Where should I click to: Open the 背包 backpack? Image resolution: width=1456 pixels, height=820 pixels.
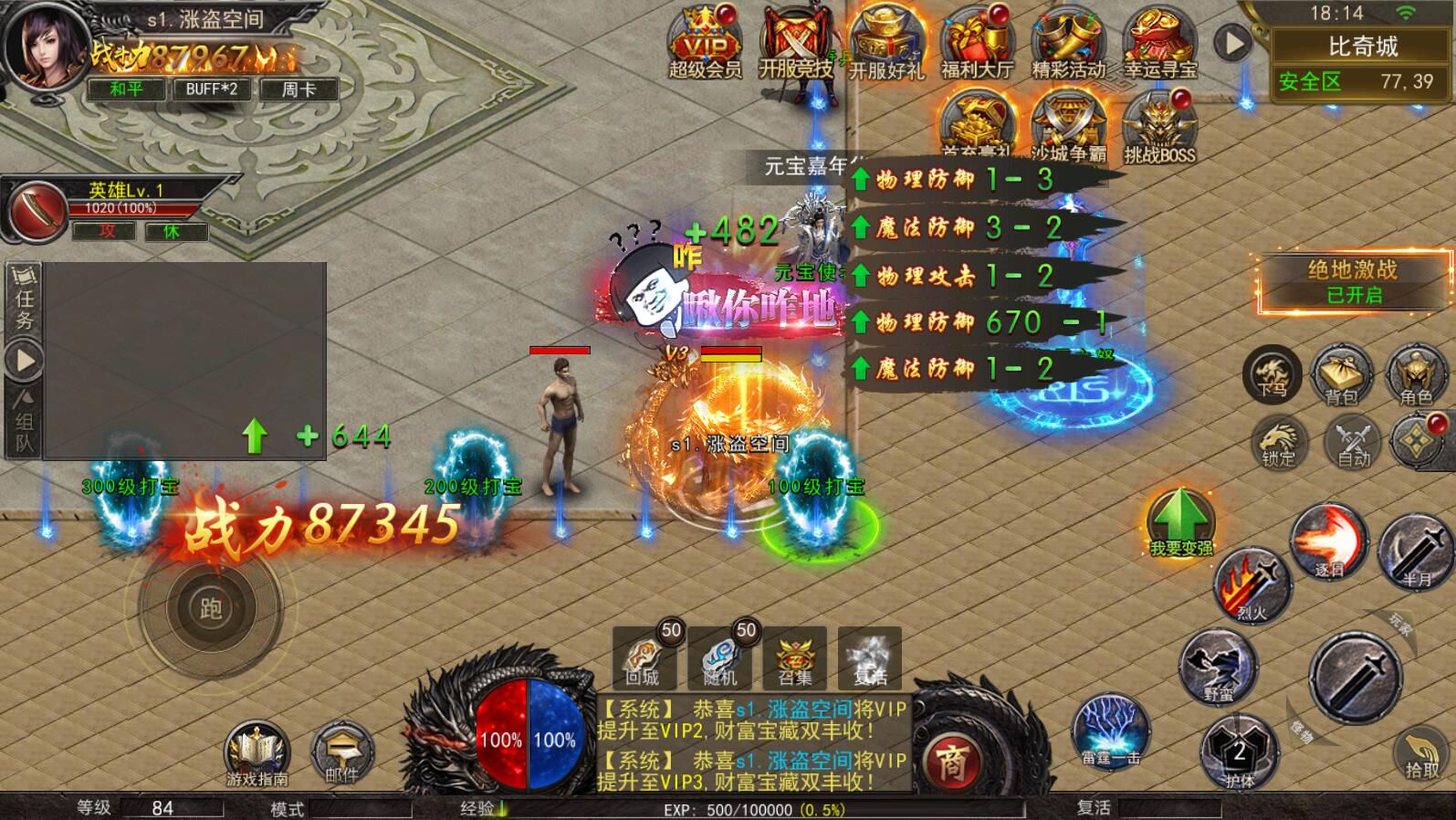[1341, 374]
